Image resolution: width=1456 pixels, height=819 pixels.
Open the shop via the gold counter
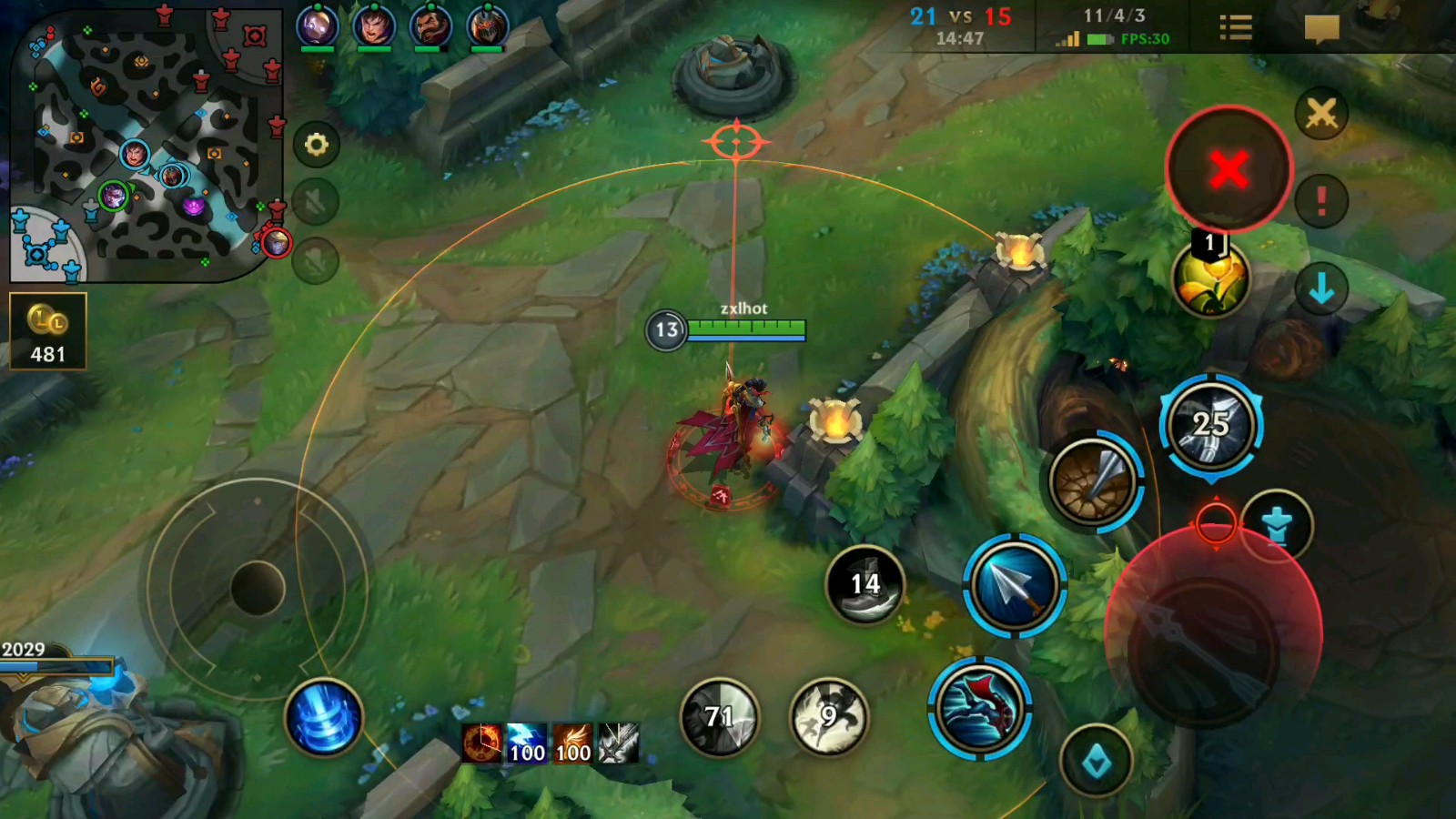coord(48,331)
